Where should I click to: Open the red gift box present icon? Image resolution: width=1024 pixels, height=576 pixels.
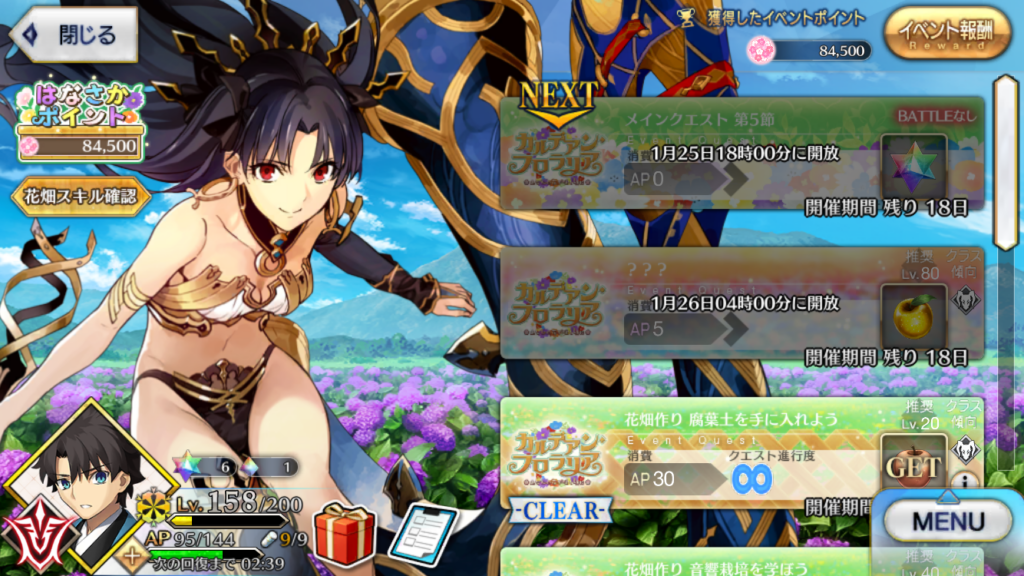coord(344,533)
